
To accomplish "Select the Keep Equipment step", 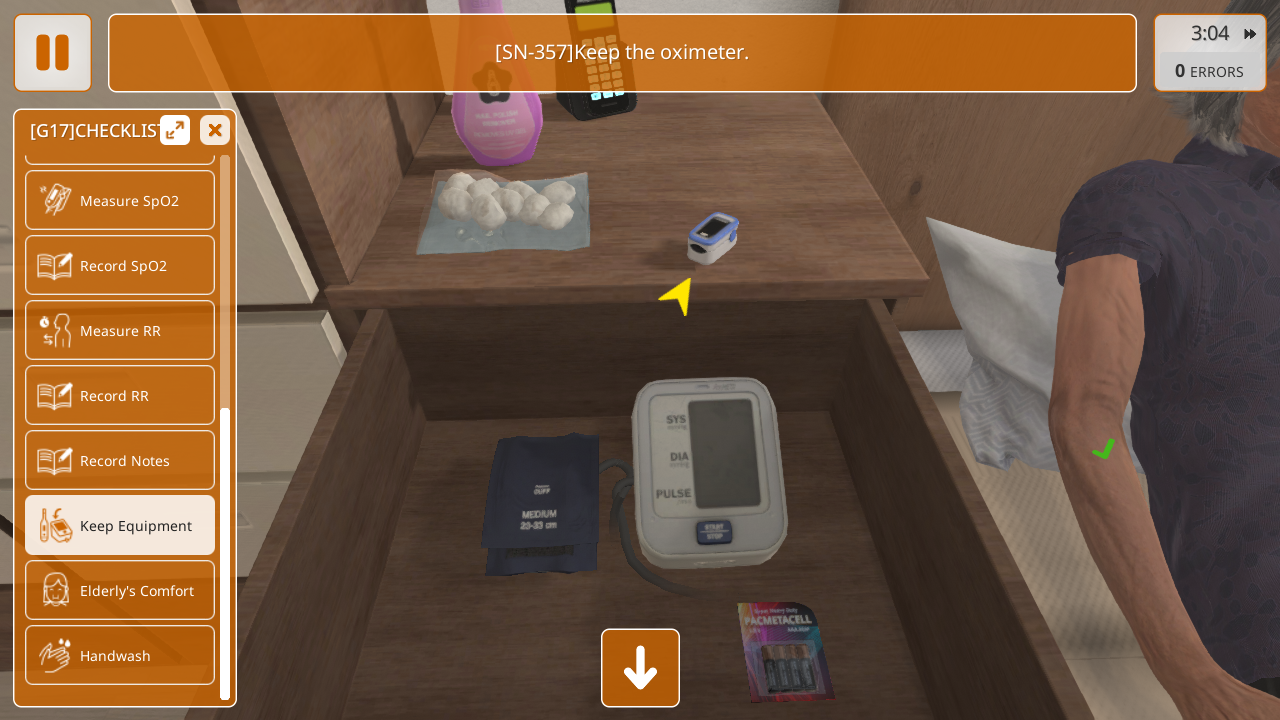I will (x=120, y=525).
